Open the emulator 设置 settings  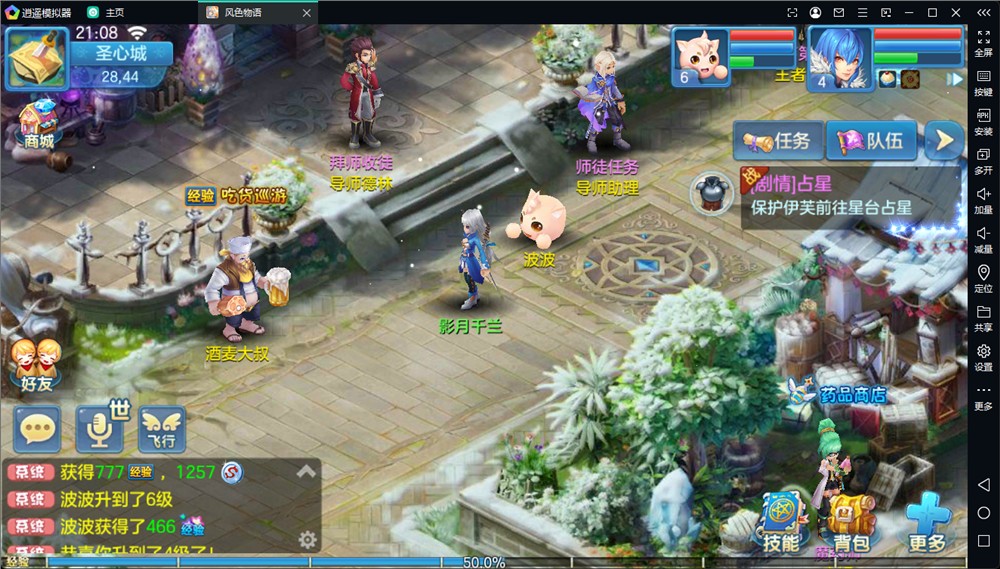click(983, 358)
